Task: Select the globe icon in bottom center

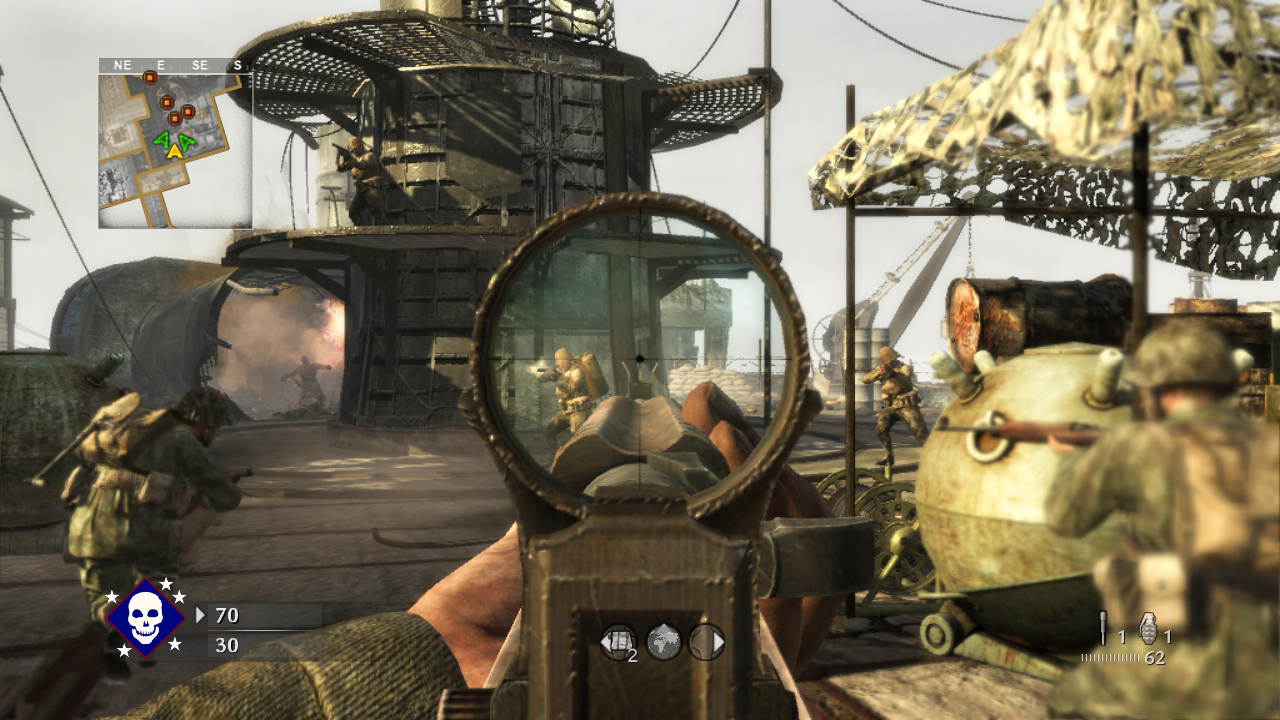Action: [664, 642]
